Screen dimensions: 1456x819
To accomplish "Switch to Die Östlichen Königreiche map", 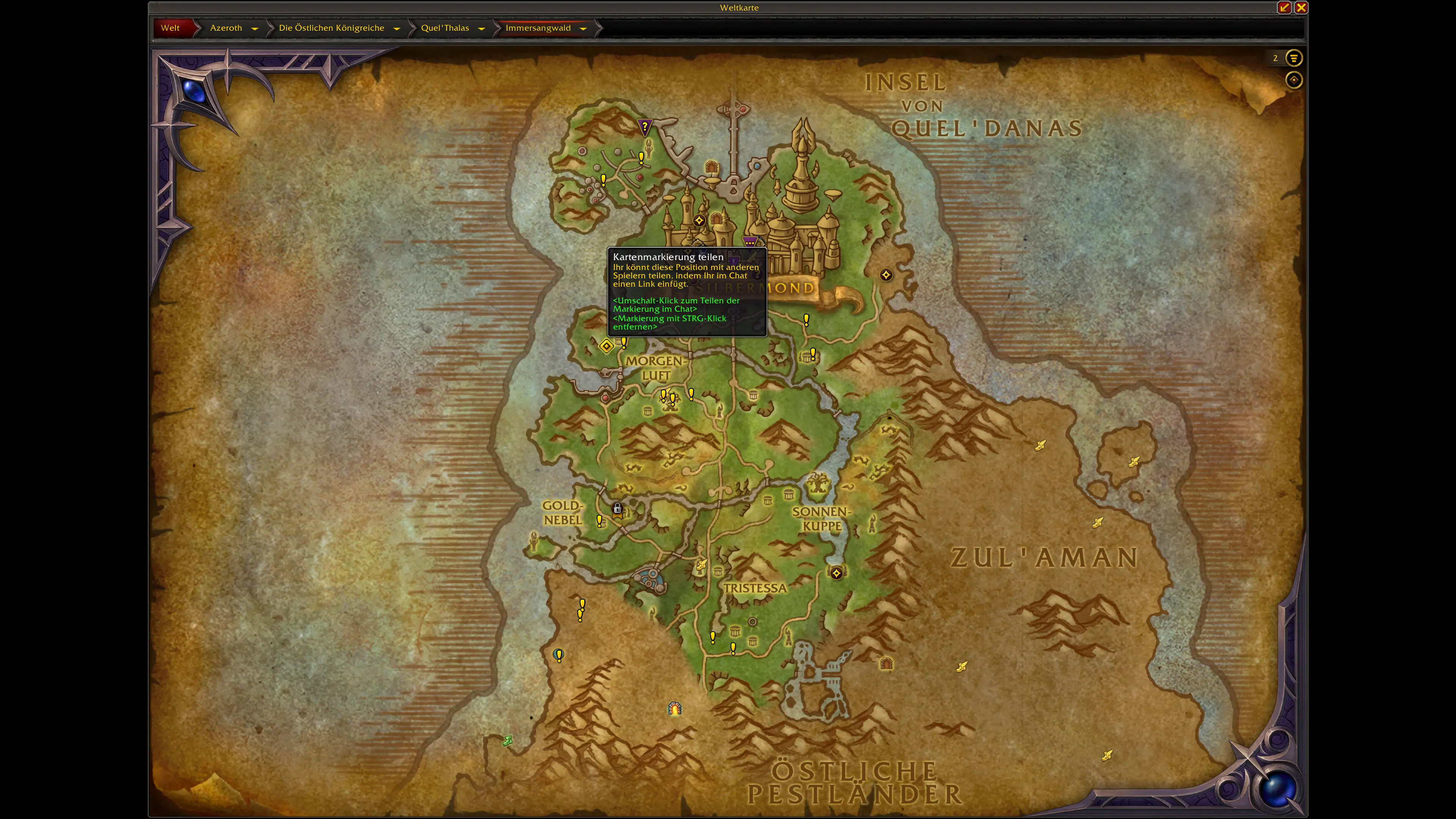I will 331,28.
